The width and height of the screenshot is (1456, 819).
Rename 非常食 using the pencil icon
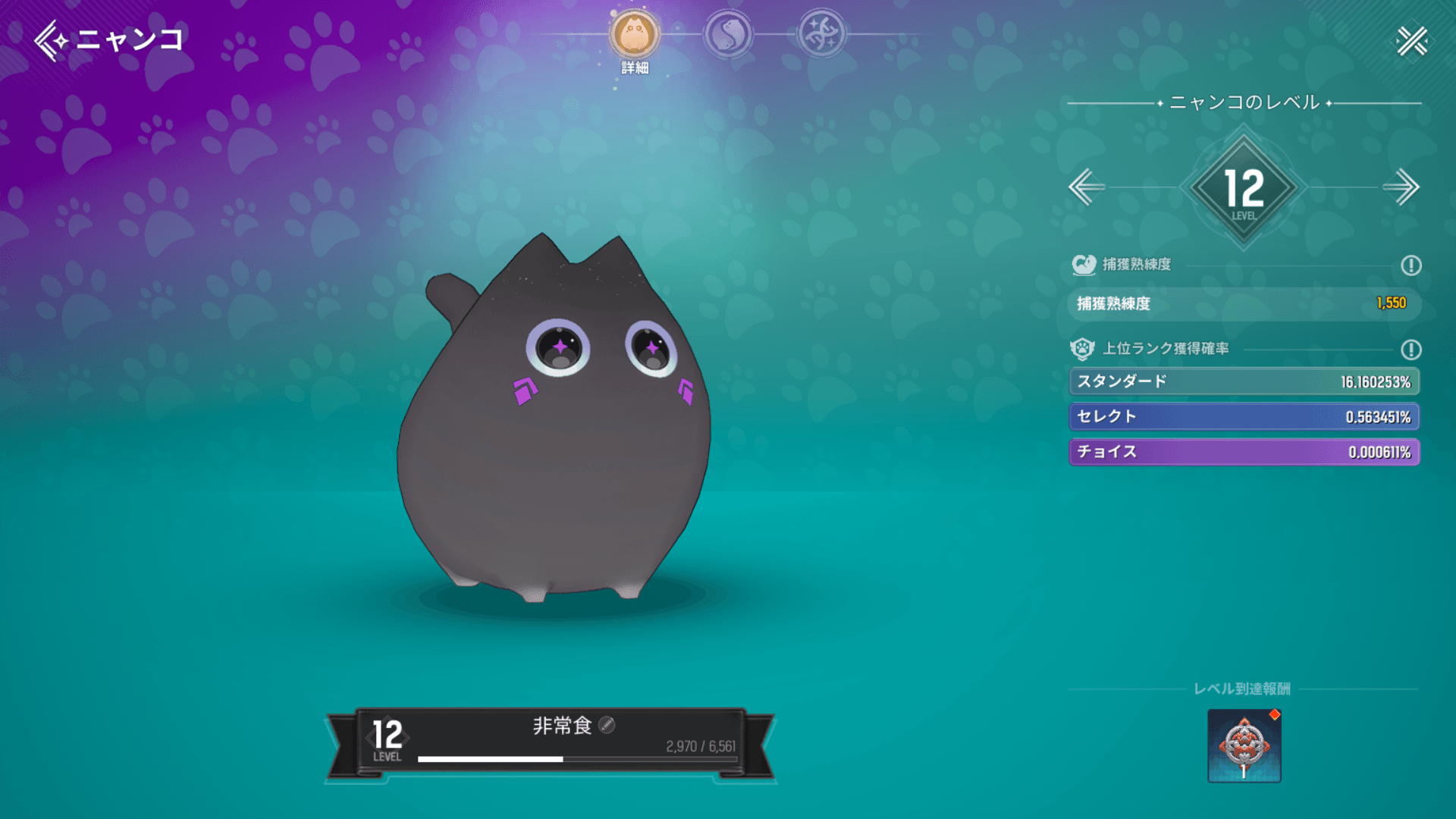click(607, 726)
